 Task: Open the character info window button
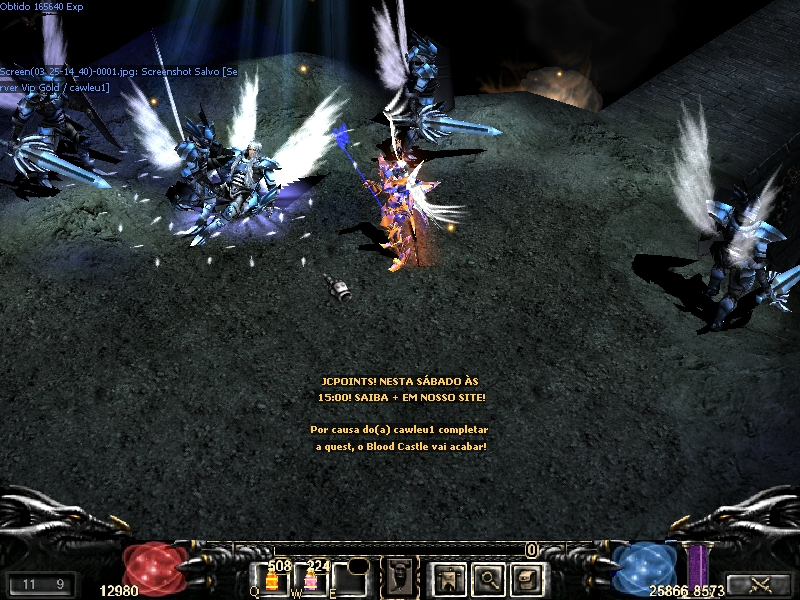pos(448,577)
